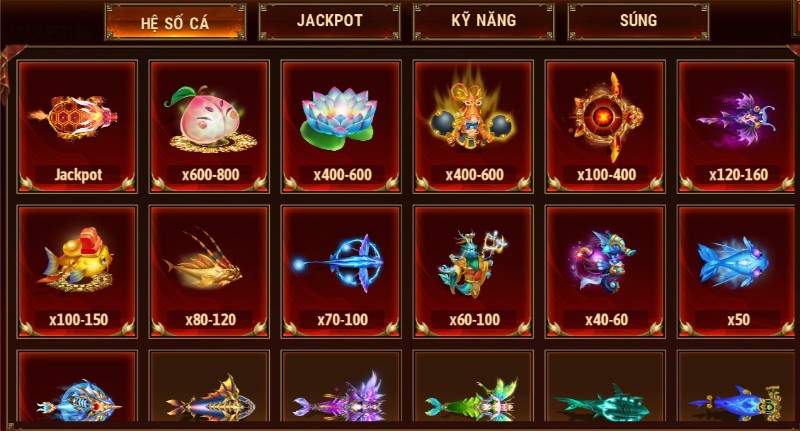800x431 pixels.
Task: Select the monkey king x400-600 tile
Action: pyautogui.click(x=473, y=126)
